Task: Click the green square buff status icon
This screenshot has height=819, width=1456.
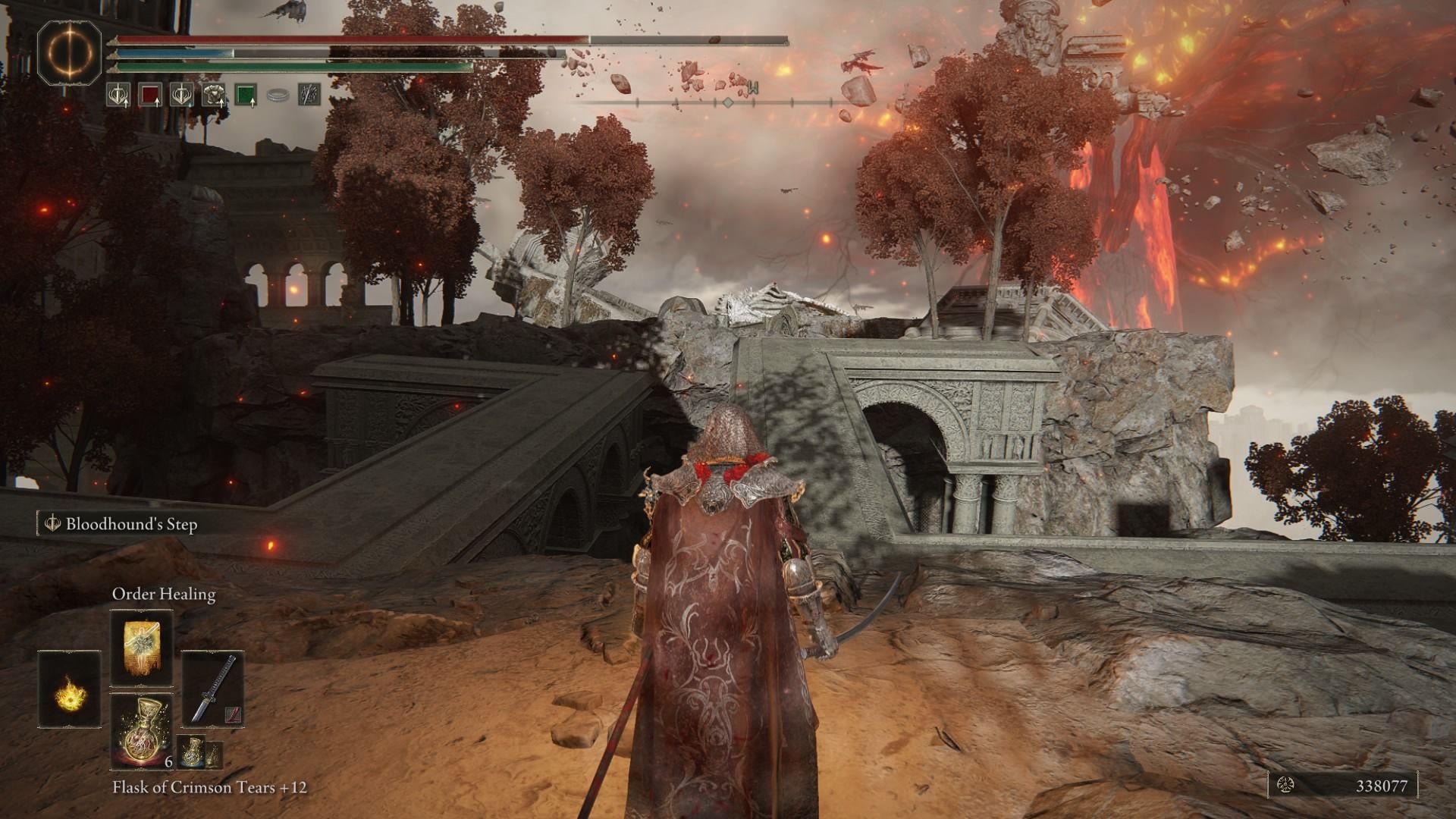Action: pyautogui.click(x=247, y=96)
